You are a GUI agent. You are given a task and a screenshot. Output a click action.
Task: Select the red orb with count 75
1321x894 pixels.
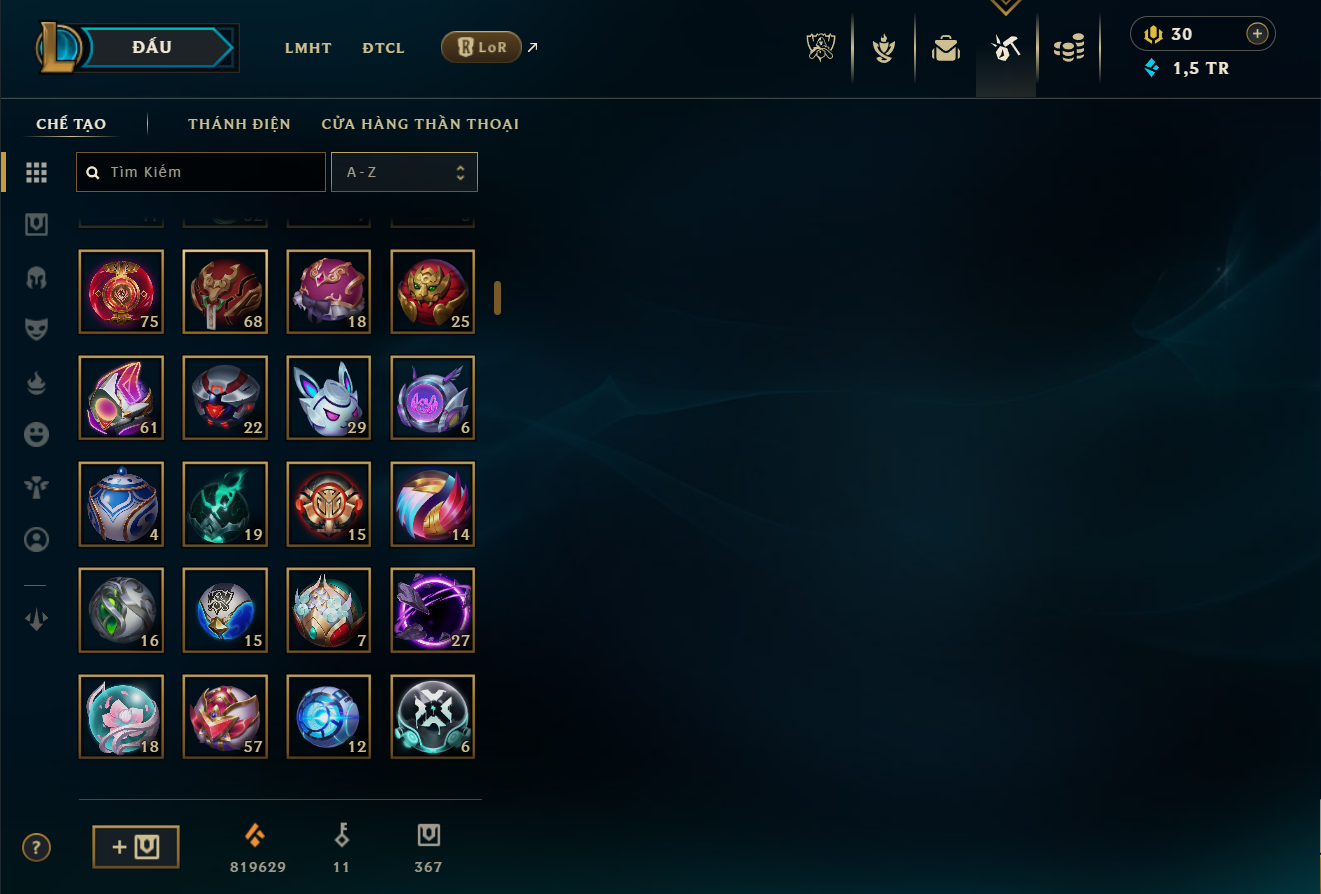121,292
